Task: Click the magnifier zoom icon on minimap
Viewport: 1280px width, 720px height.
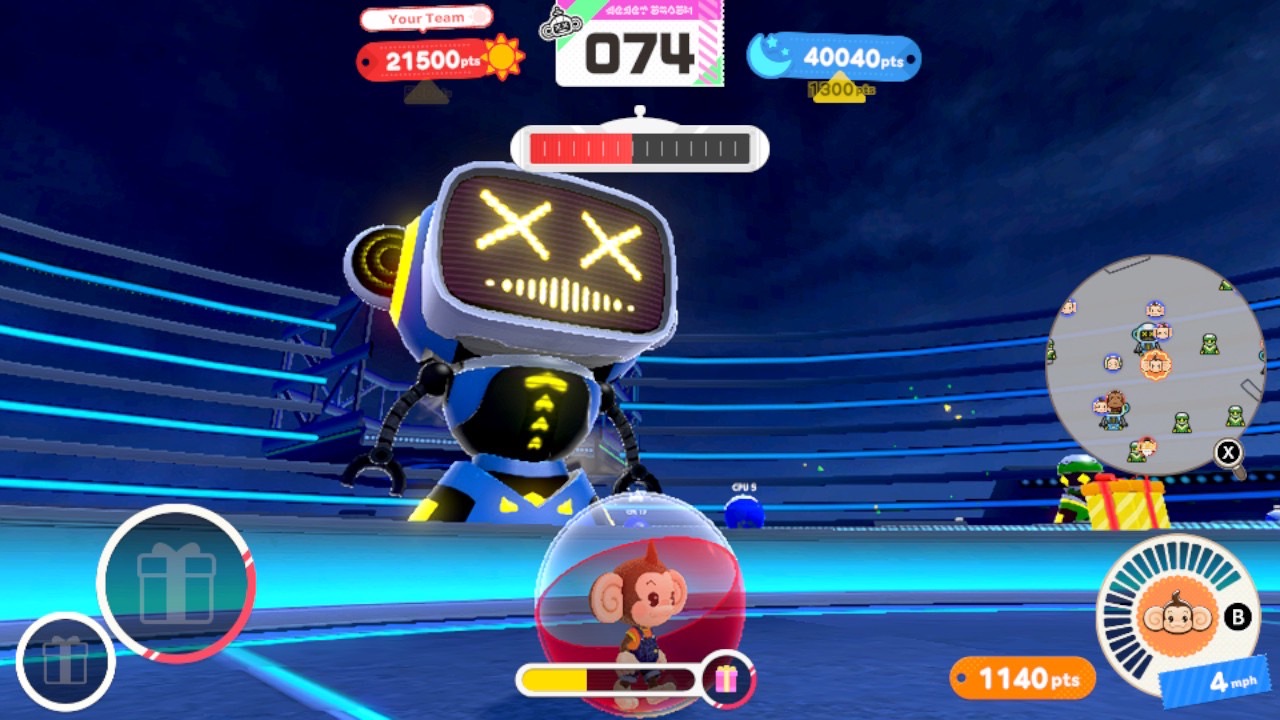Action: (x=1229, y=454)
